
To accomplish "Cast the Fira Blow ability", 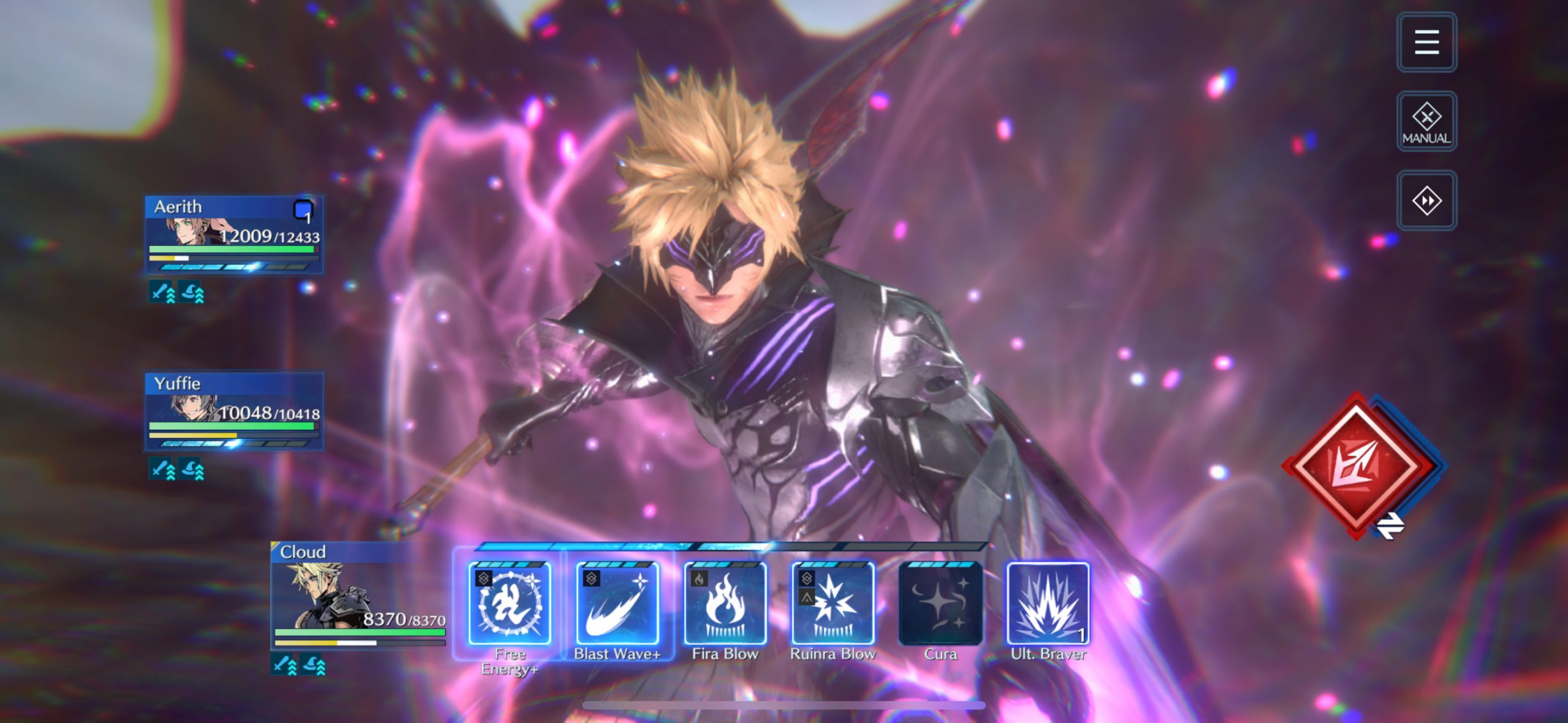I will tap(725, 604).
